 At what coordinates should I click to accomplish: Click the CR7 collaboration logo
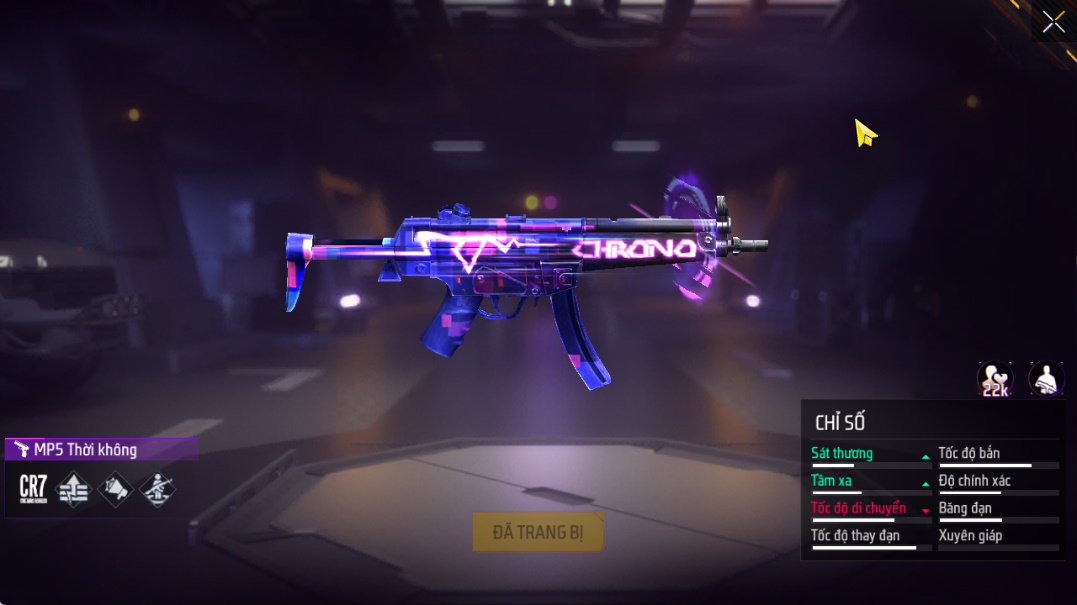33,489
